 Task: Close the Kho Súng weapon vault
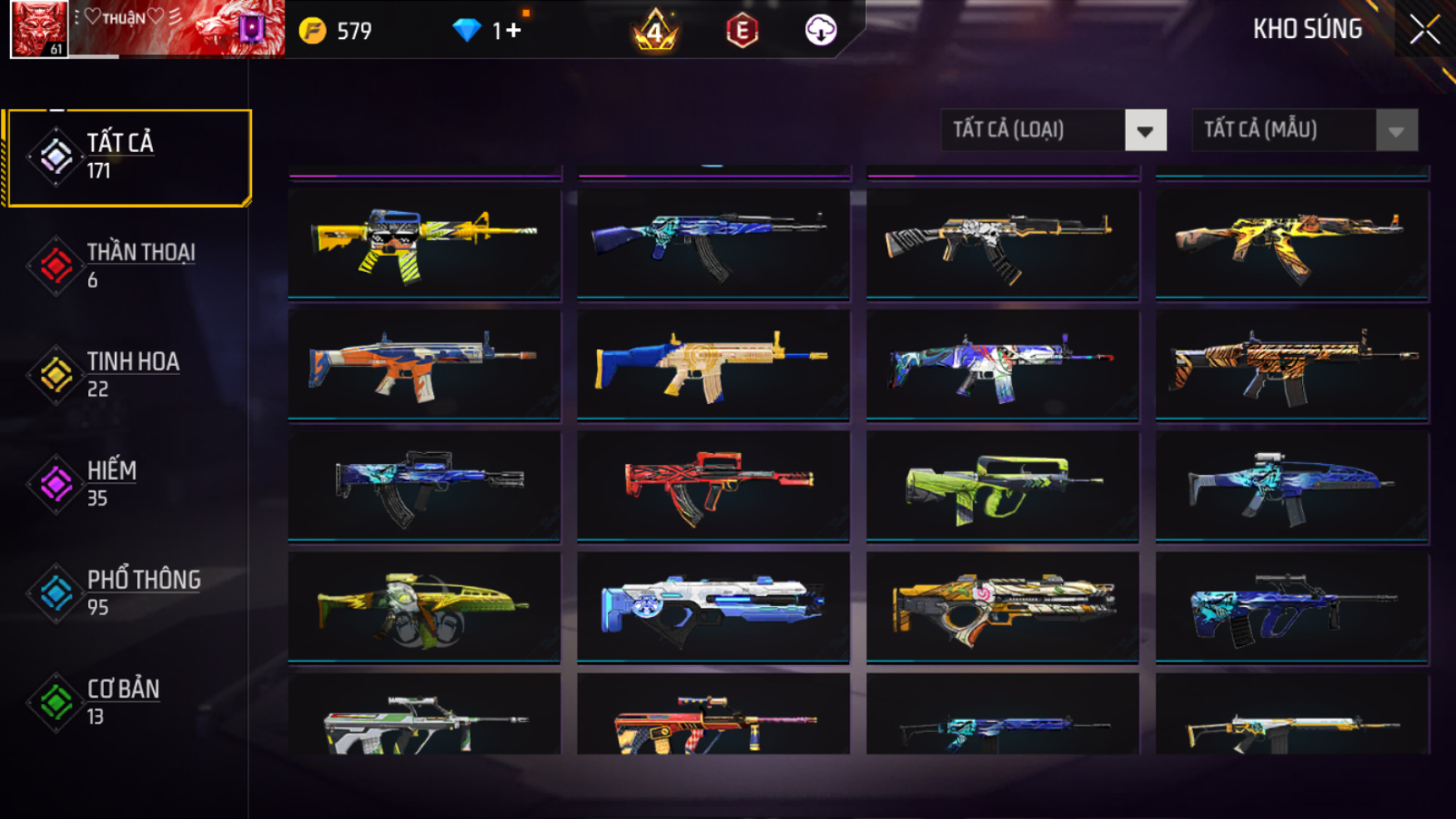pos(1424,31)
